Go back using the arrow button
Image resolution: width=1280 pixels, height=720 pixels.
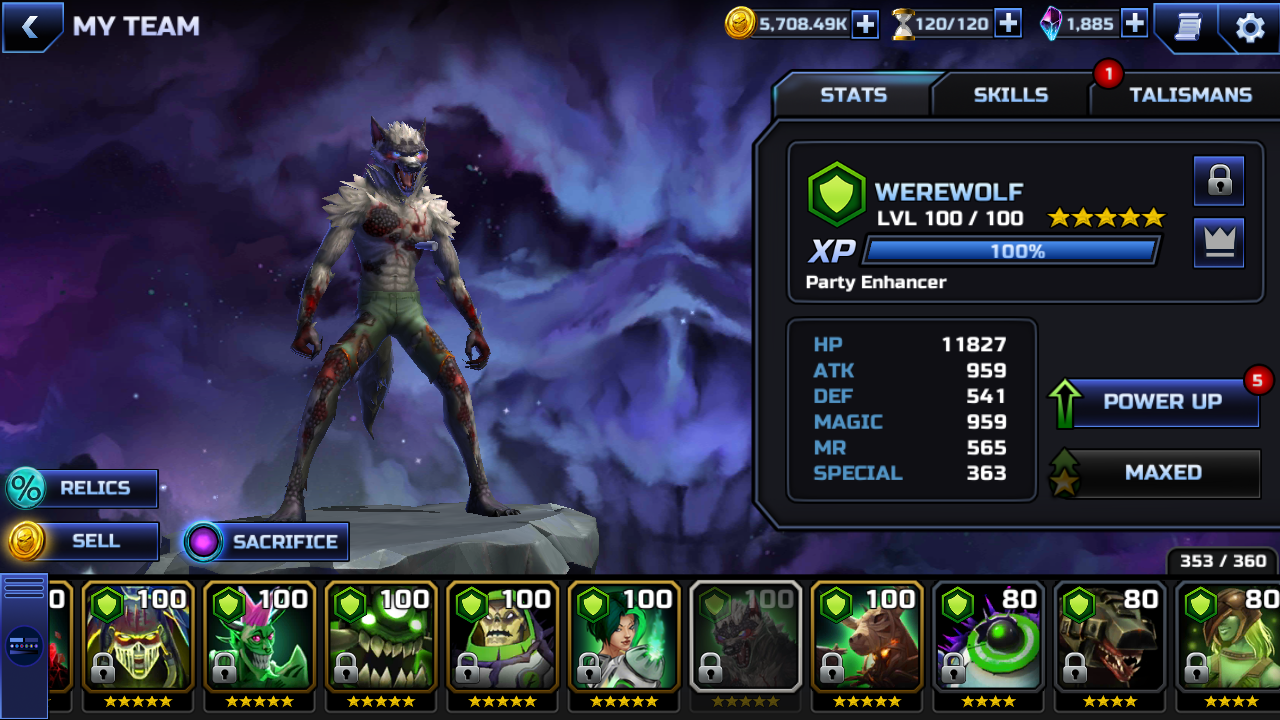[x=31, y=27]
